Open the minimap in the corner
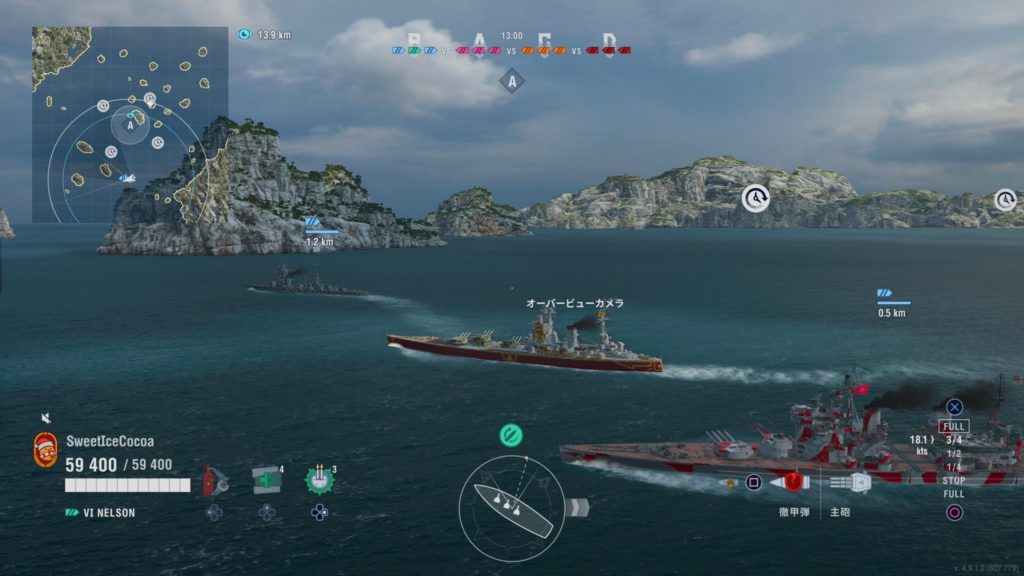This screenshot has height=576, width=1024. pos(130,124)
